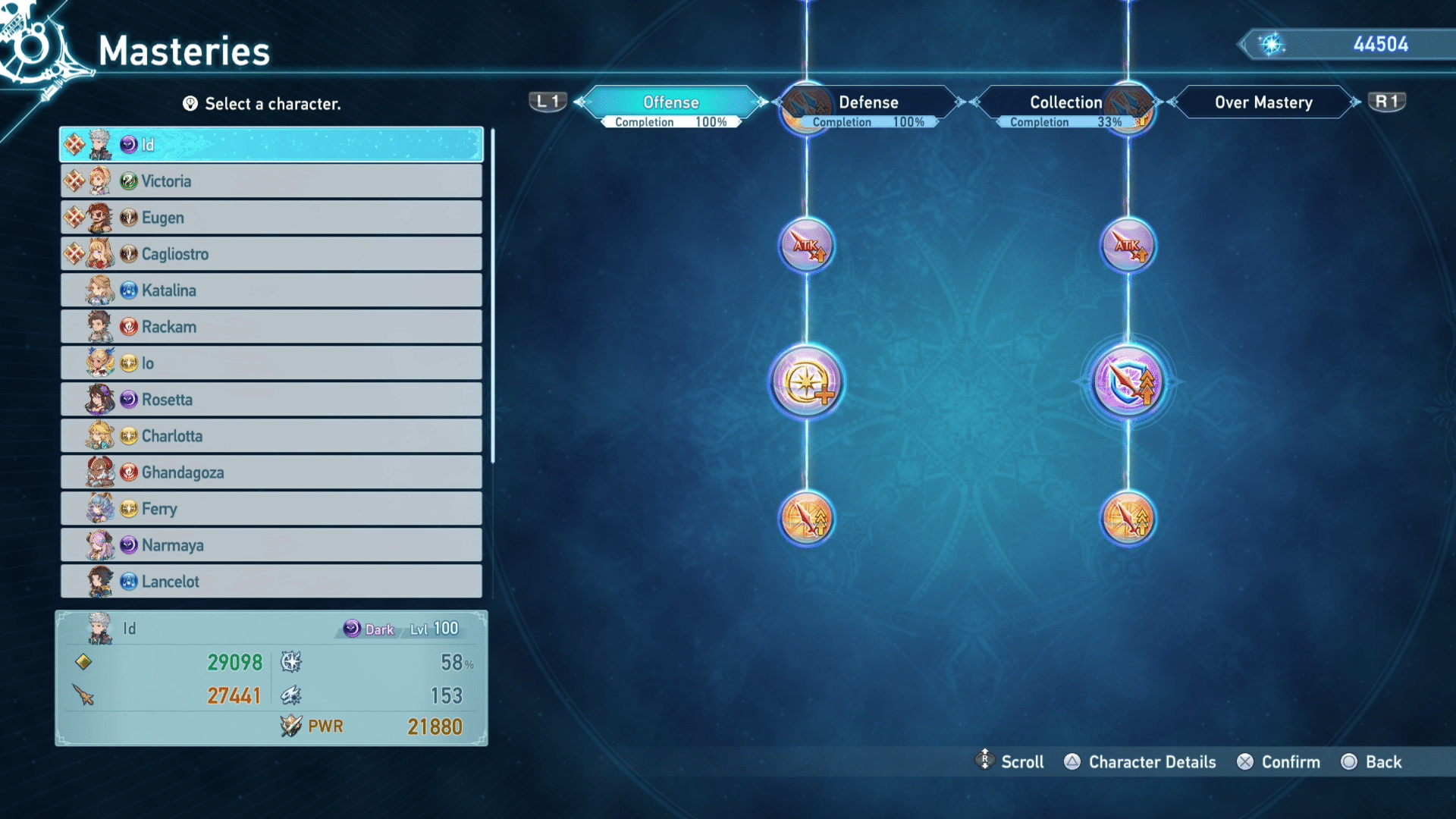Choose Rackam in the character list
The height and width of the screenshot is (819, 1456).
[271, 327]
